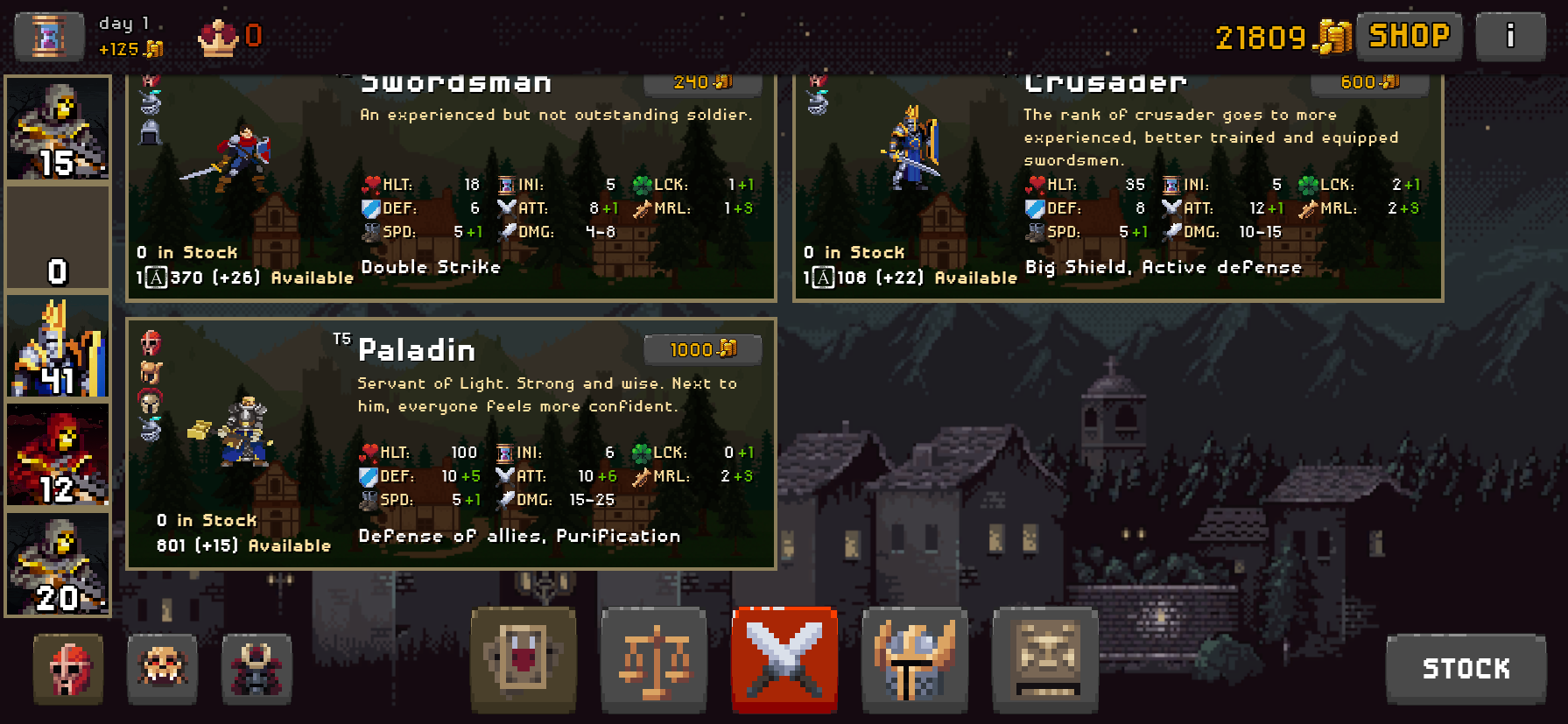The width and height of the screenshot is (1568, 724).
Task: Open the stone face tab
Action: (1045, 659)
